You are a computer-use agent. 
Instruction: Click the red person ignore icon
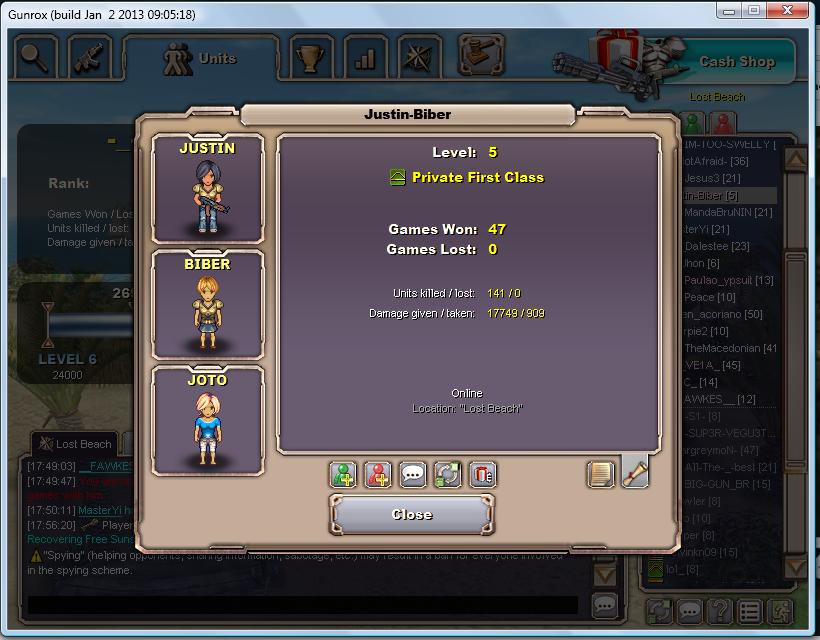click(x=378, y=475)
